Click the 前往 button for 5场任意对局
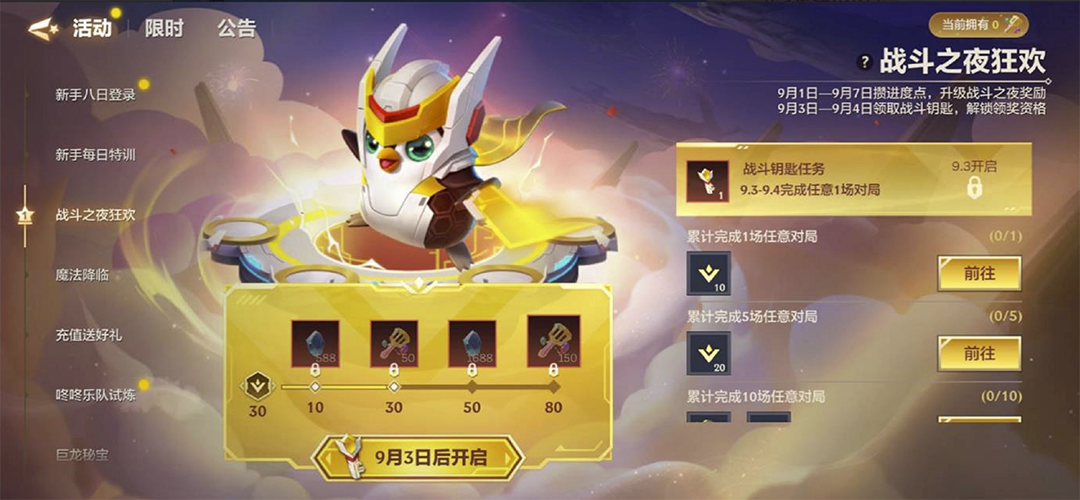1080x500 pixels. click(979, 353)
